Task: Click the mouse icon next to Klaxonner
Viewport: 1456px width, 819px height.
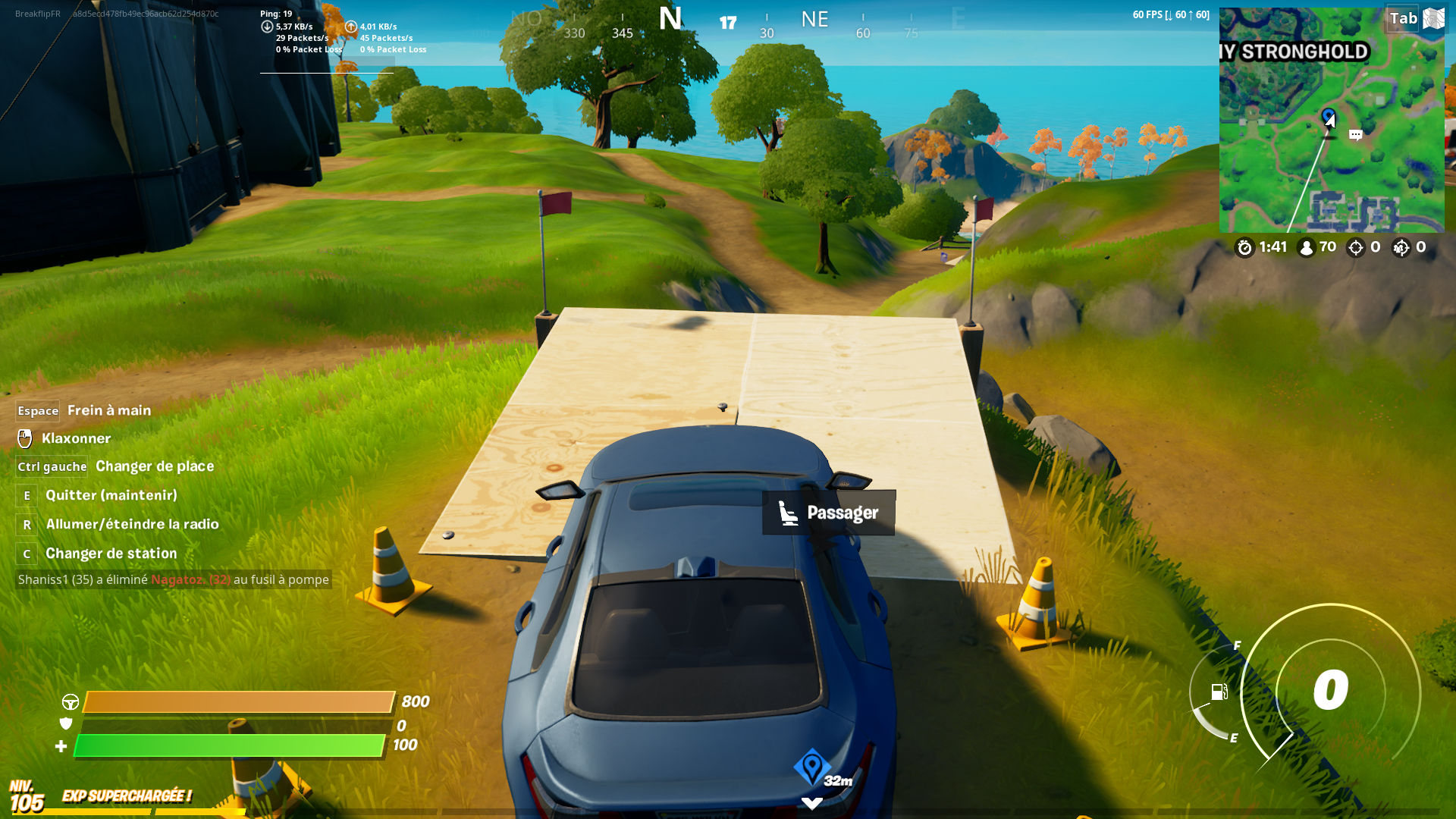Action: pos(26,438)
